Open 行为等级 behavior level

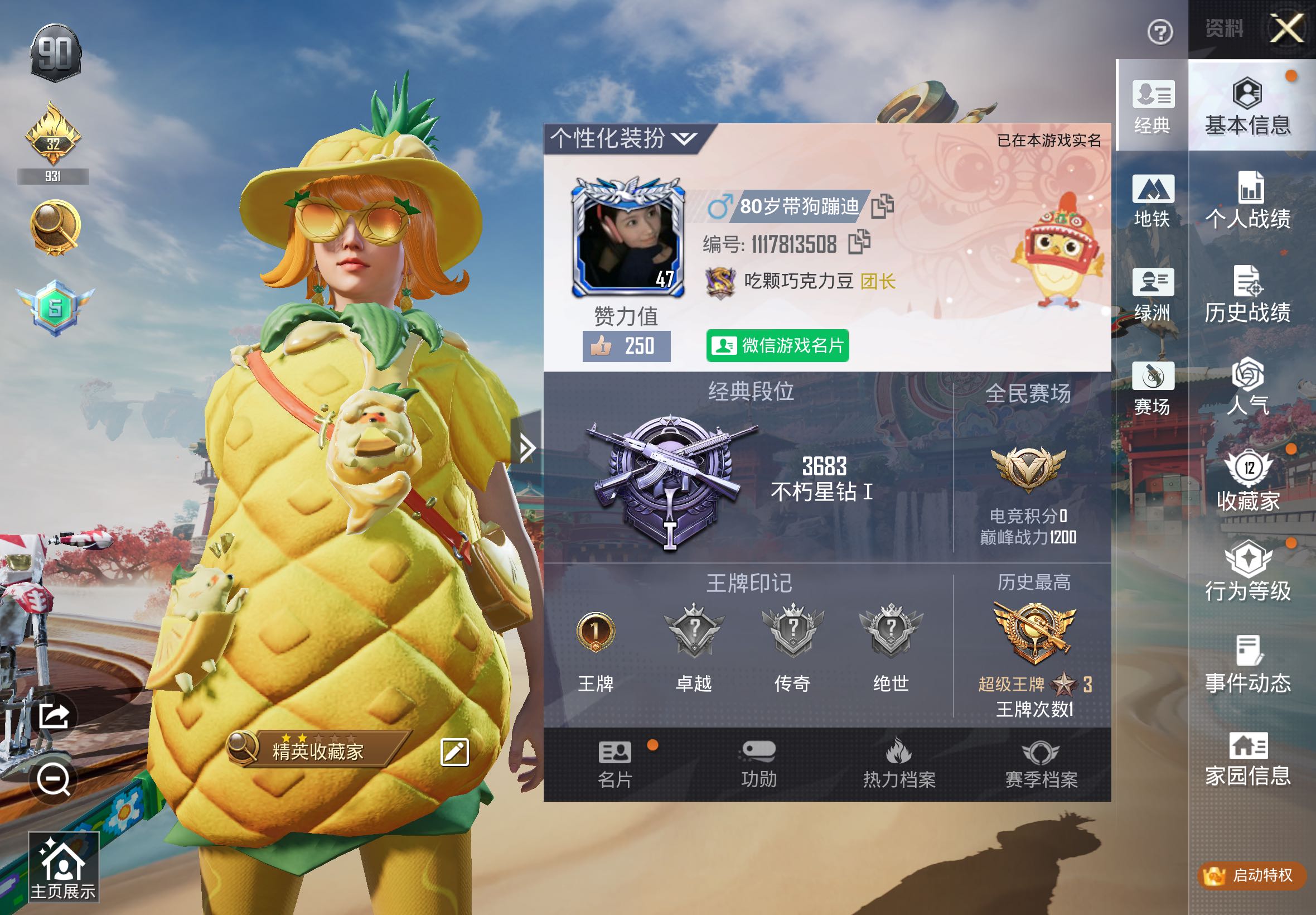pyautogui.click(x=1247, y=574)
